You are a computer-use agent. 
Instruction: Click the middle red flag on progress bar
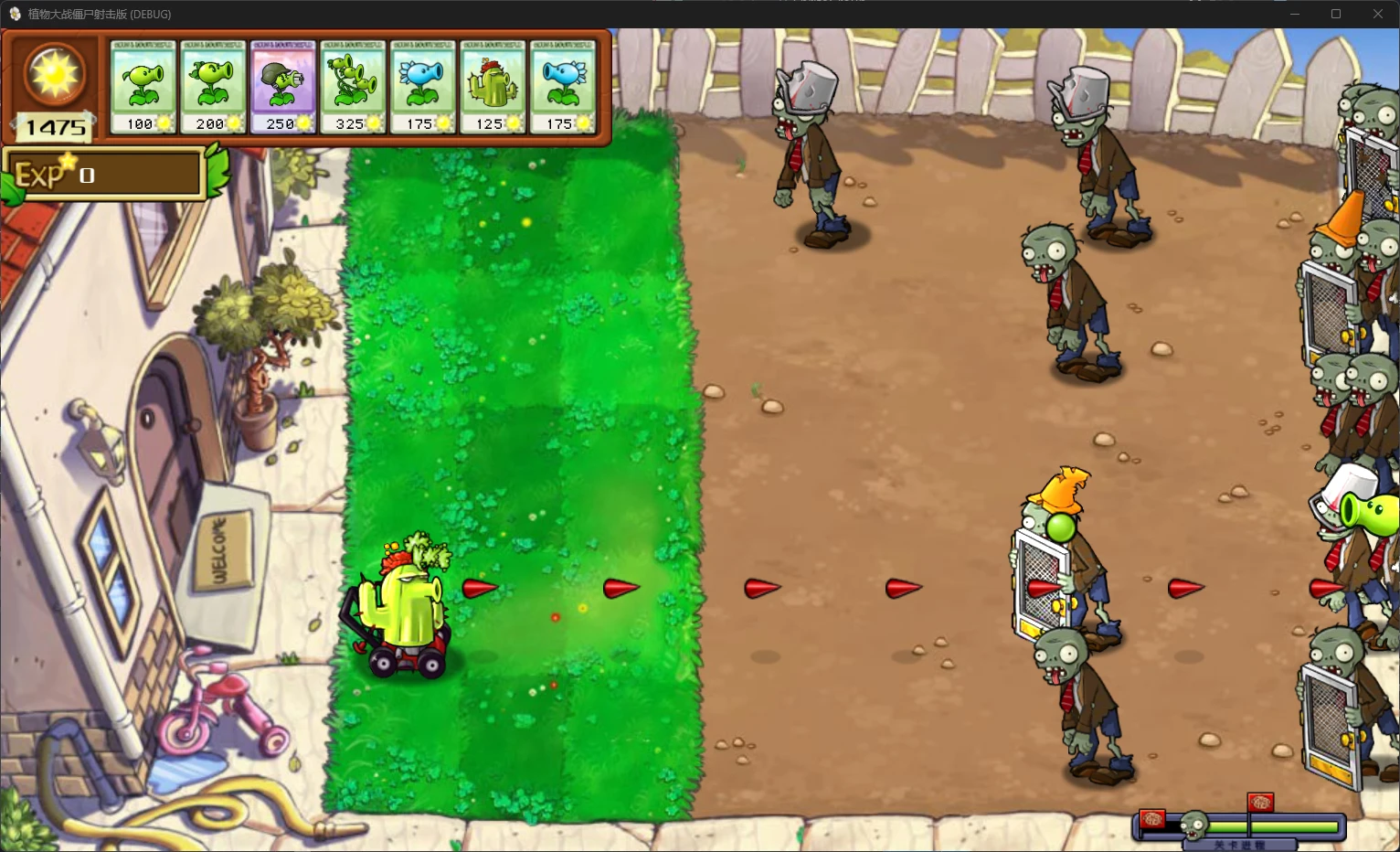click(1260, 803)
